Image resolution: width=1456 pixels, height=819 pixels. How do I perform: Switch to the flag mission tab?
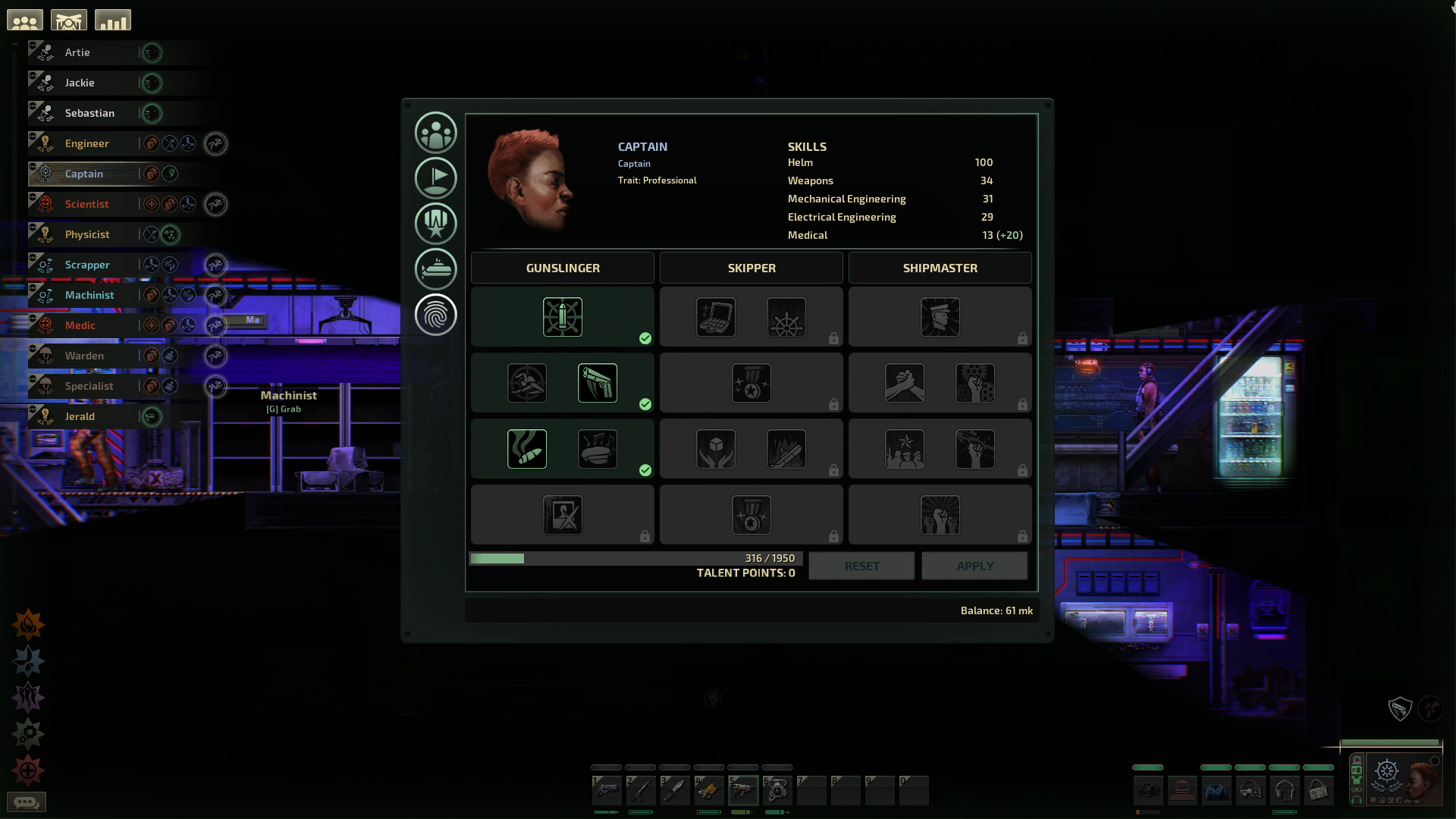(436, 178)
